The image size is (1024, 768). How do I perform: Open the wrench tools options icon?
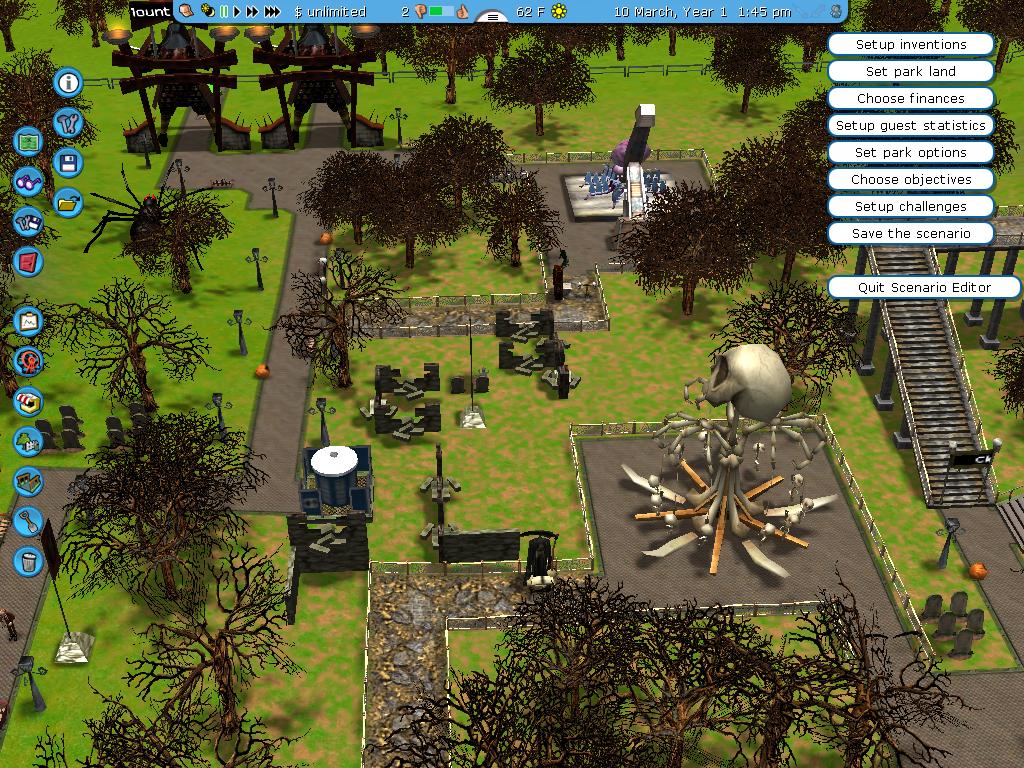(68, 123)
